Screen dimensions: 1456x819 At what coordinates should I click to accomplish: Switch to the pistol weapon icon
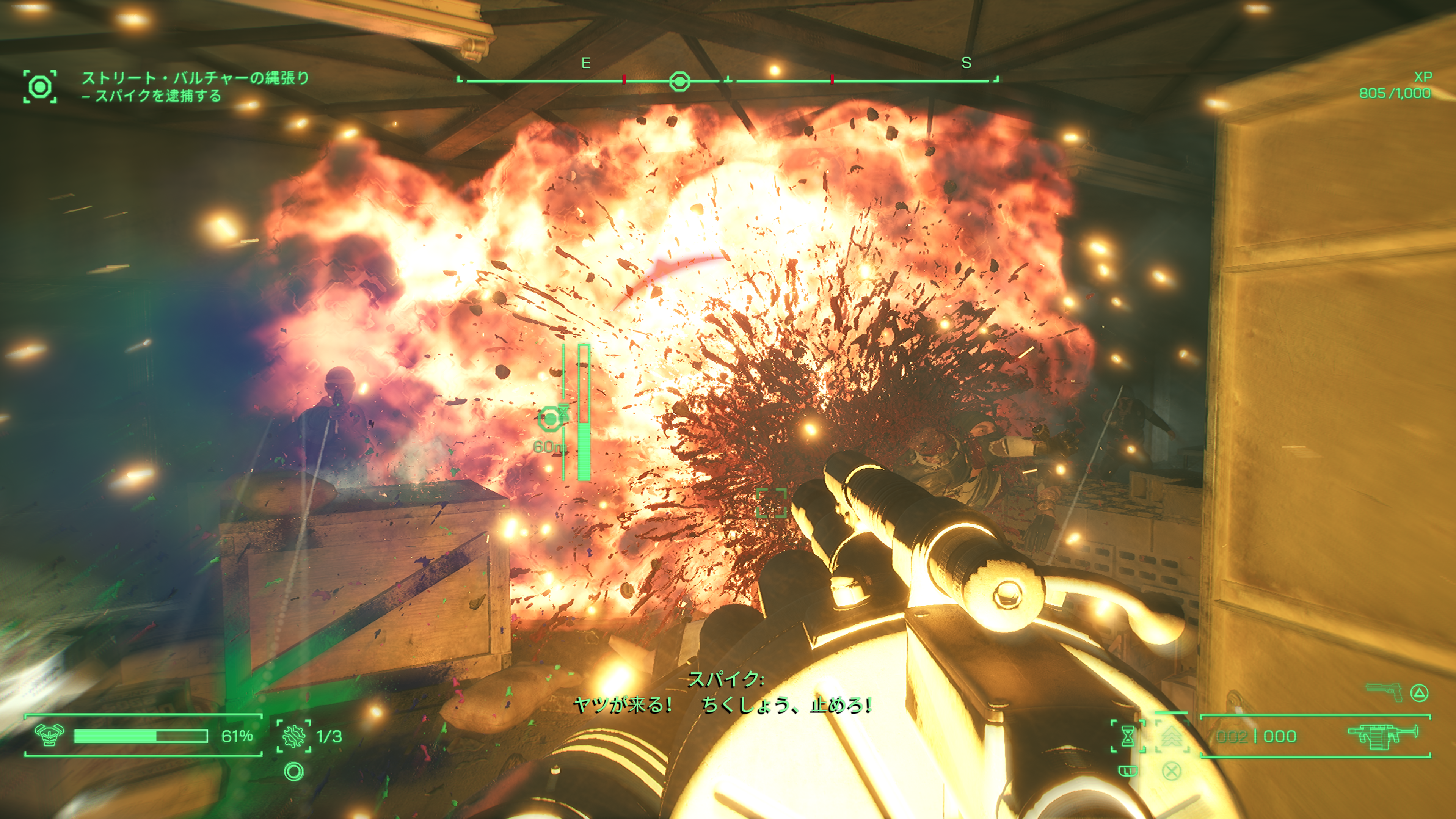1384,692
